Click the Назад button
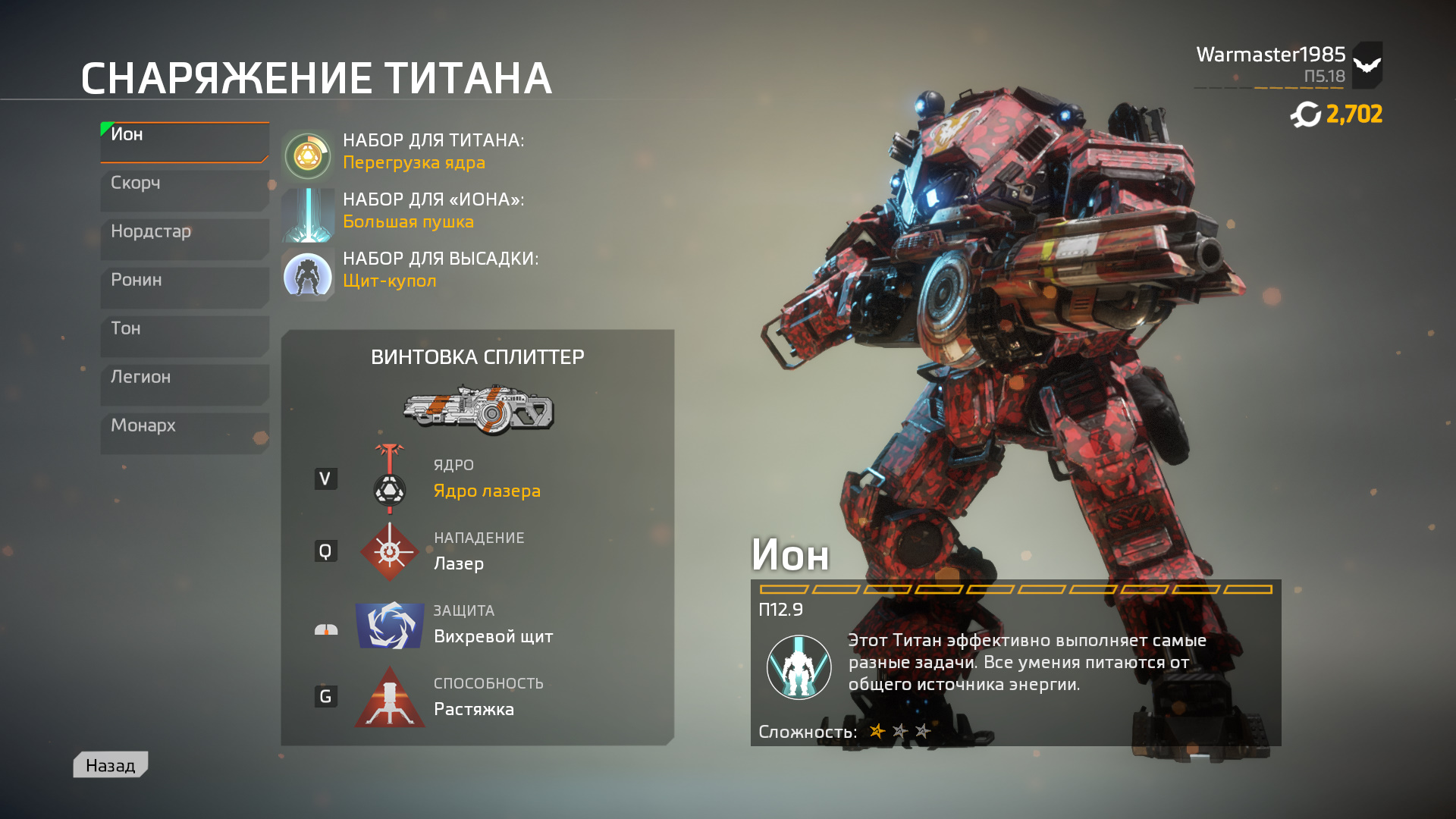 pos(110,764)
